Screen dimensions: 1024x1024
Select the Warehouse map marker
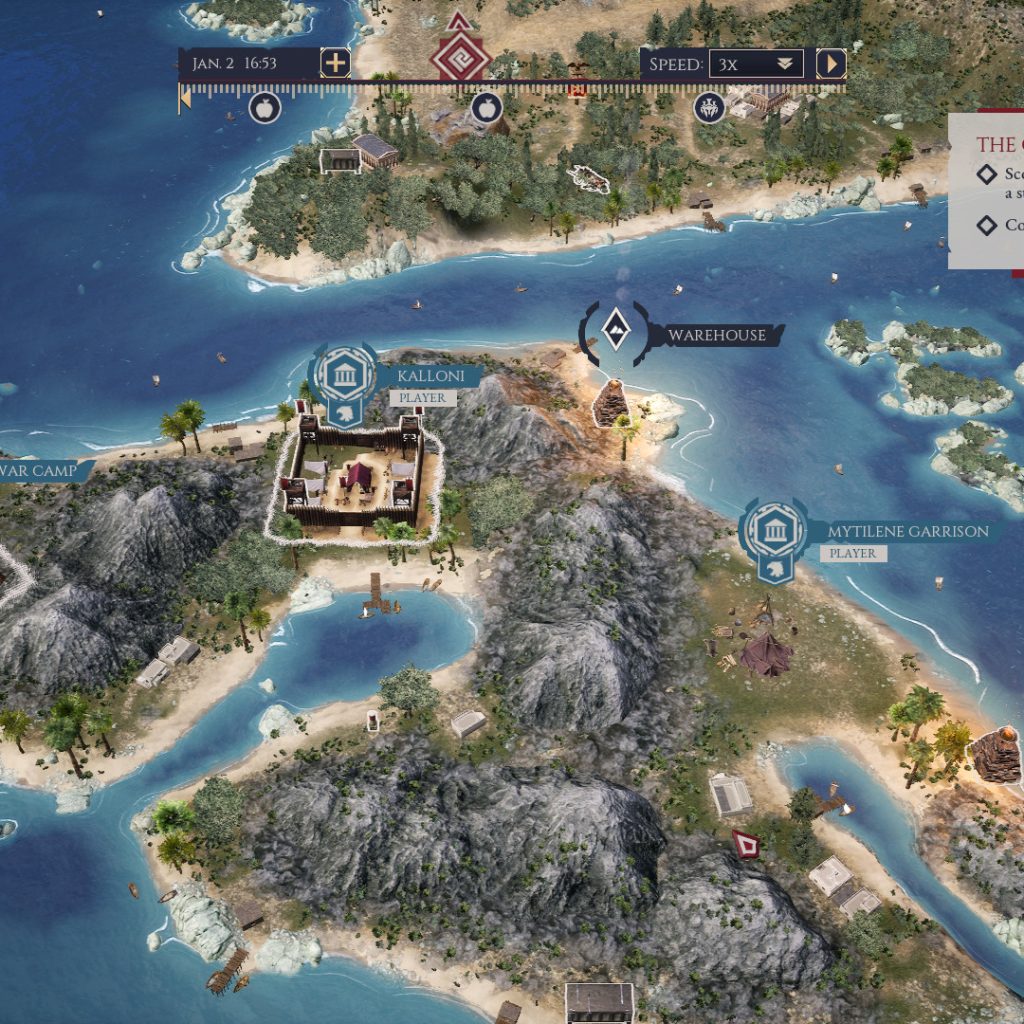[x=617, y=329]
